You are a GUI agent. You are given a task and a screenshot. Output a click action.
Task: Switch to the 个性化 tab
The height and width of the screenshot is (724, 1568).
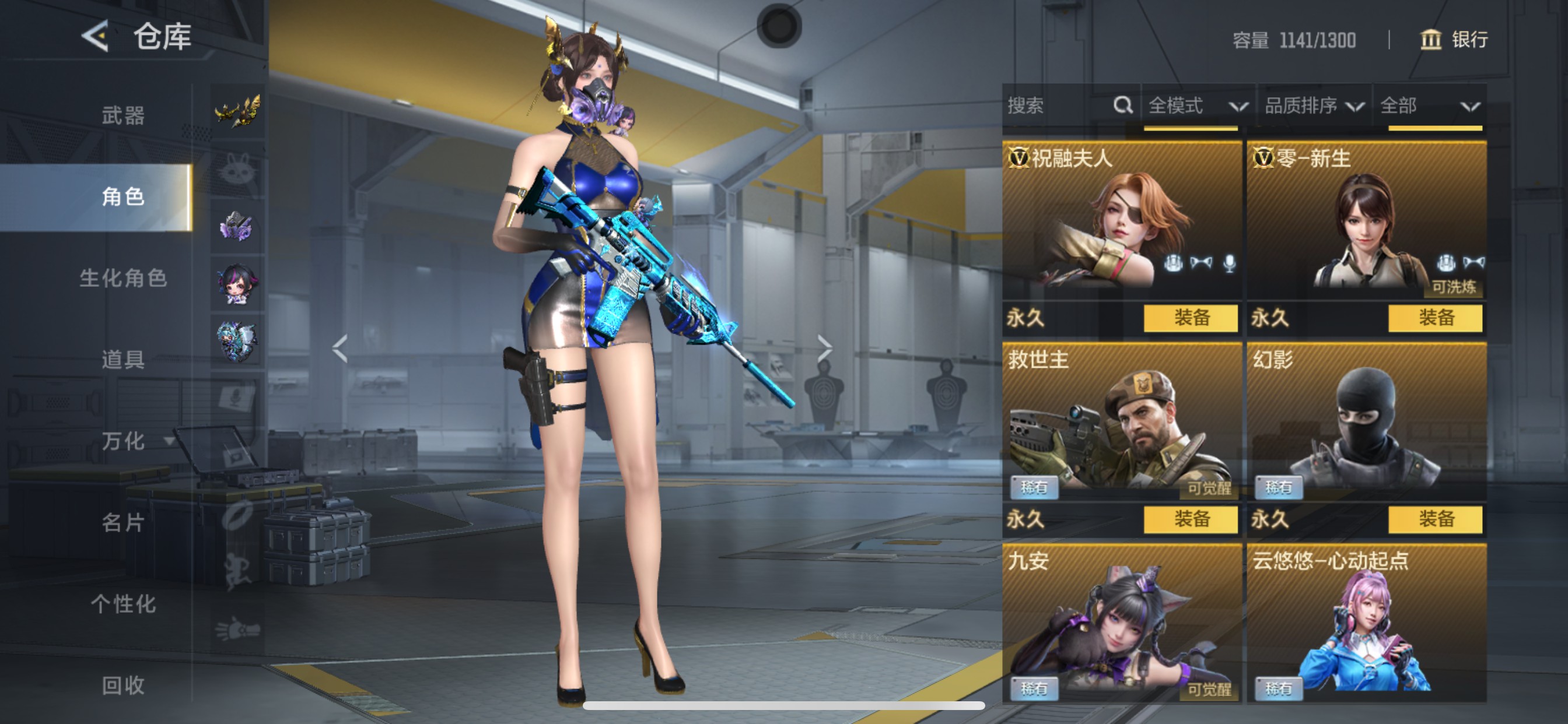pos(123,604)
